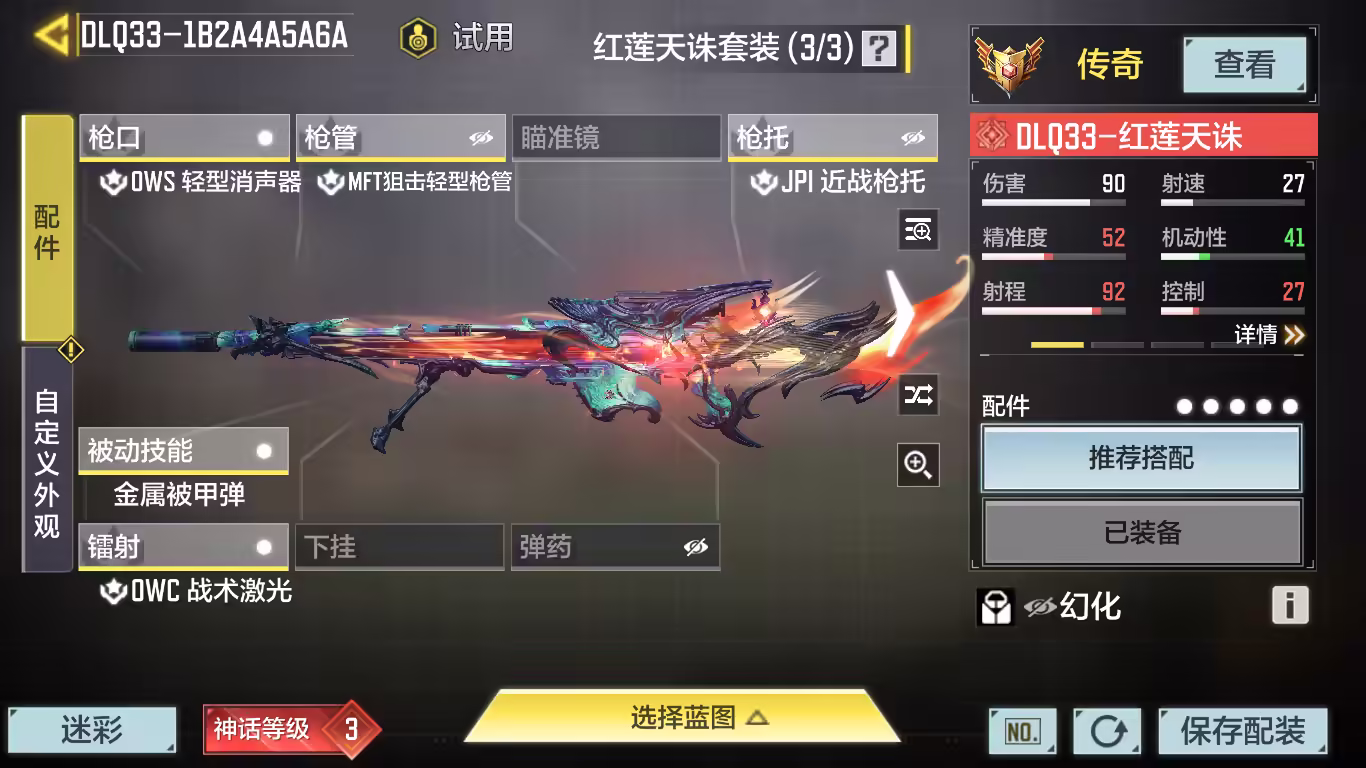Click the 查看 button beside 传奇
Image resolution: width=1366 pixels, height=768 pixels.
(x=1244, y=65)
